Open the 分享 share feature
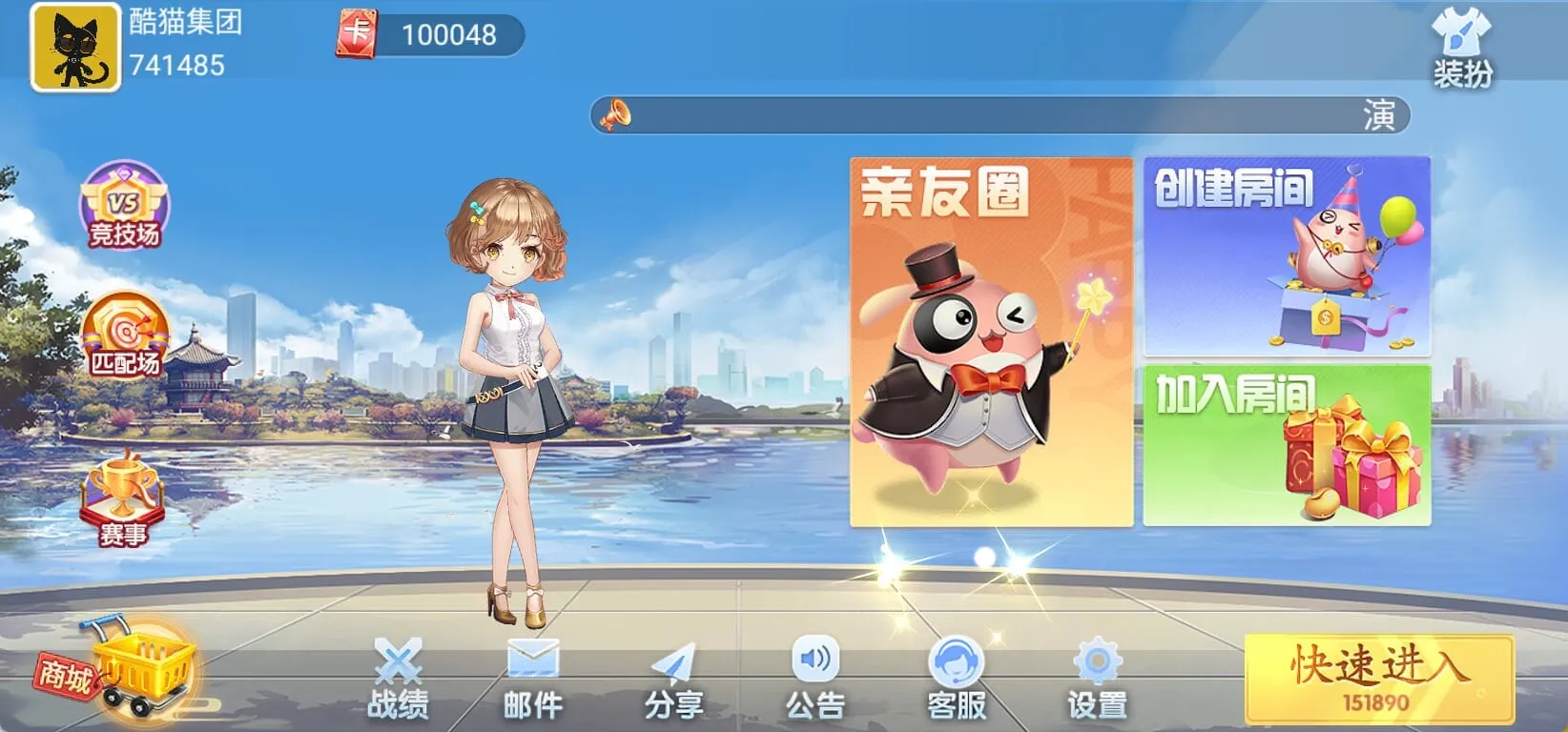Screen dimensions: 1568x732 (x=673, y=677)
